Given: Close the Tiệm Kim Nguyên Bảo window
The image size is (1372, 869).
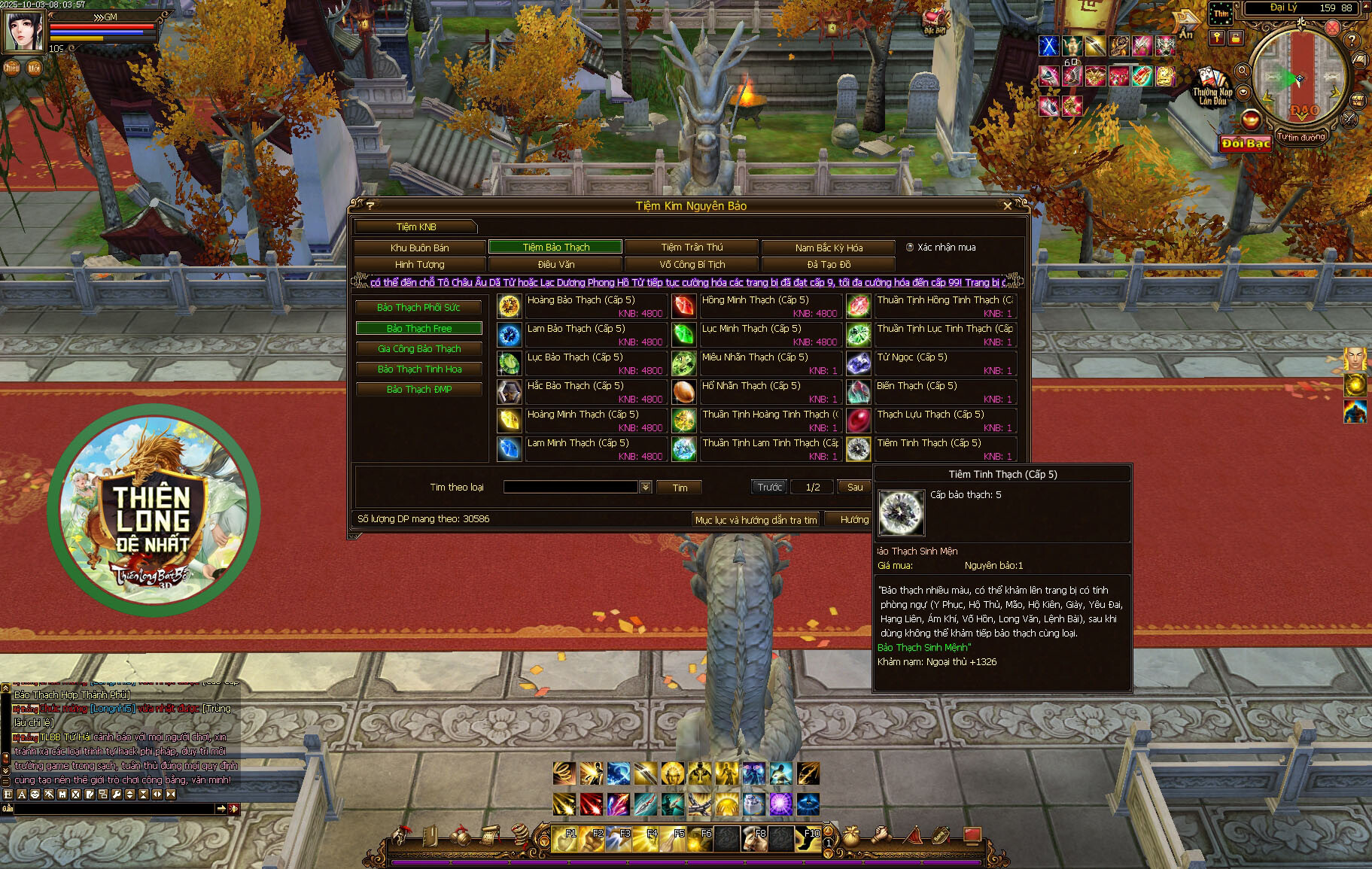Looking at the screenshot, I should pyautogui.click(x=1008, y=206).
